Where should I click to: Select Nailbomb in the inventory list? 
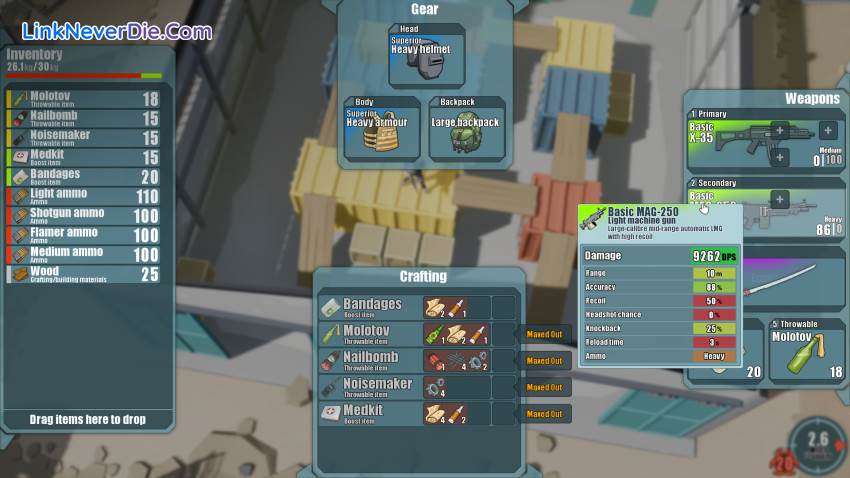click(84, 118)
